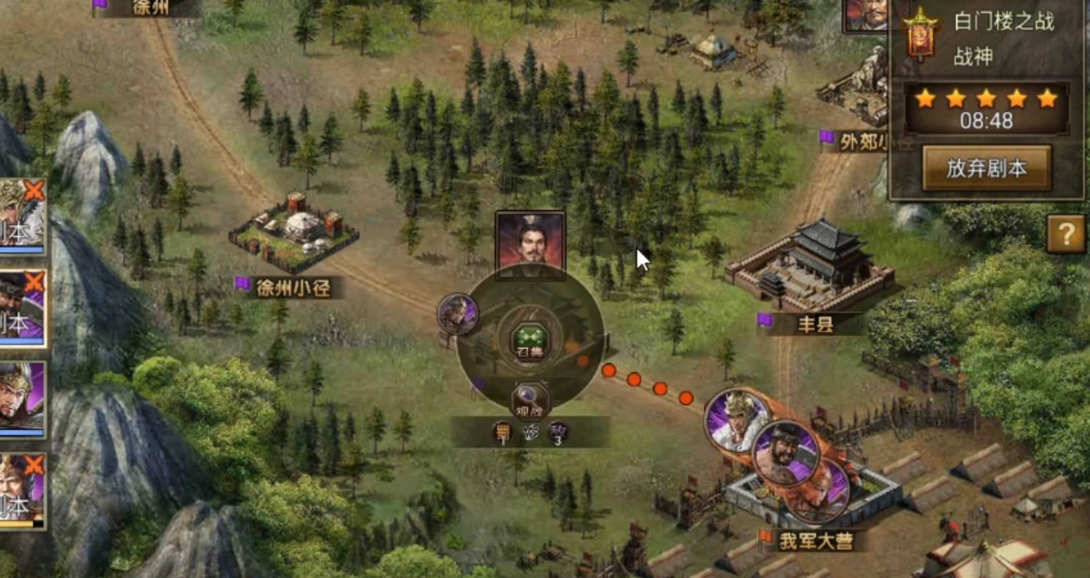Image resolution: width=1090 pixels, height=578 pixels.
Task: Open the question mark help button
Action: [1066, 235]
